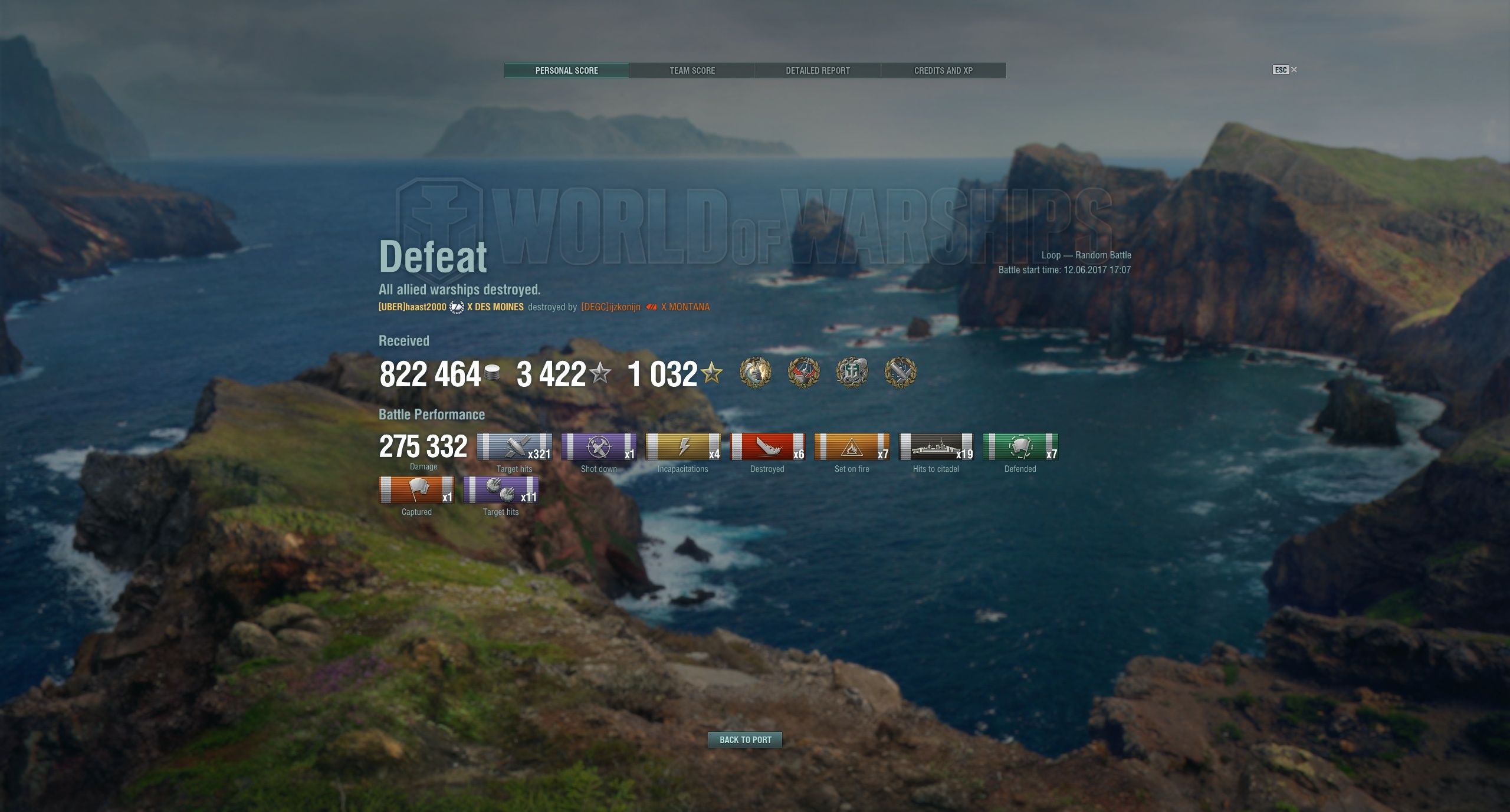Close the results screen with the X

[x=1294, y=70]
